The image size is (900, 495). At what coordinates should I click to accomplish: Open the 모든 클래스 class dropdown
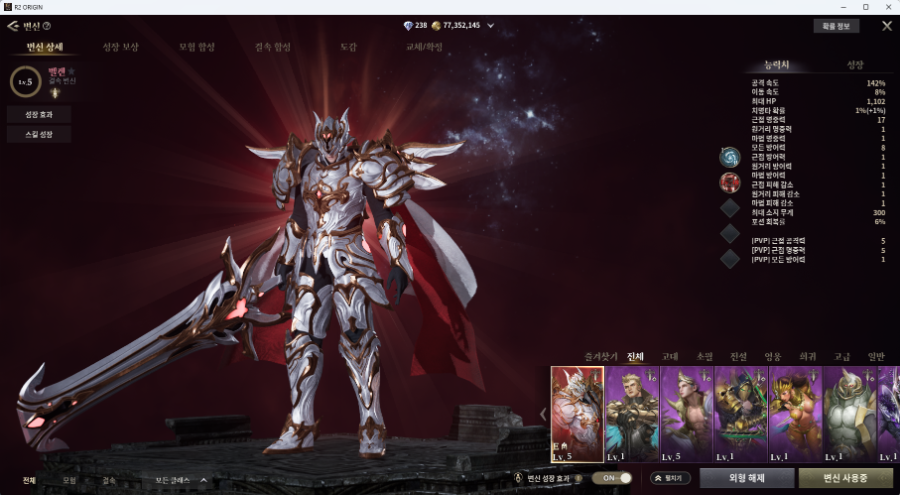[181, 480]
